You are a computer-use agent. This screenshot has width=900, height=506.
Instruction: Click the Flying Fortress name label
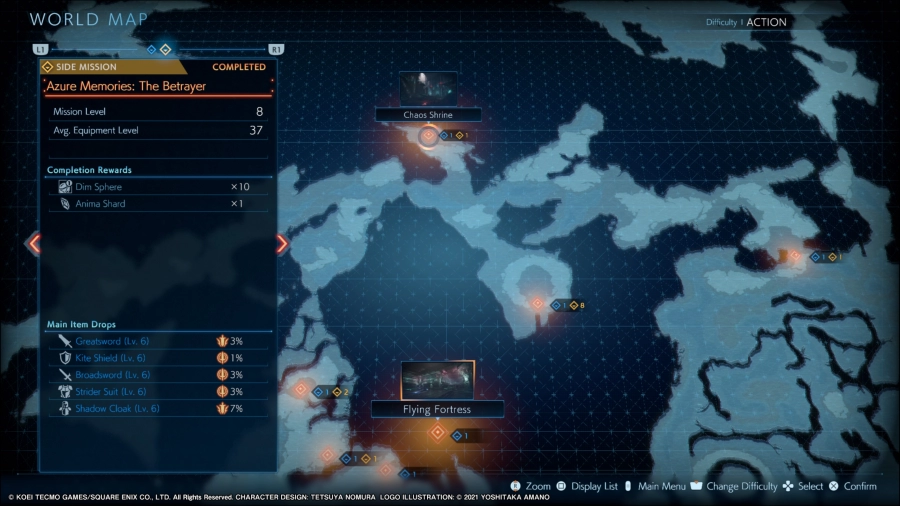437,409
